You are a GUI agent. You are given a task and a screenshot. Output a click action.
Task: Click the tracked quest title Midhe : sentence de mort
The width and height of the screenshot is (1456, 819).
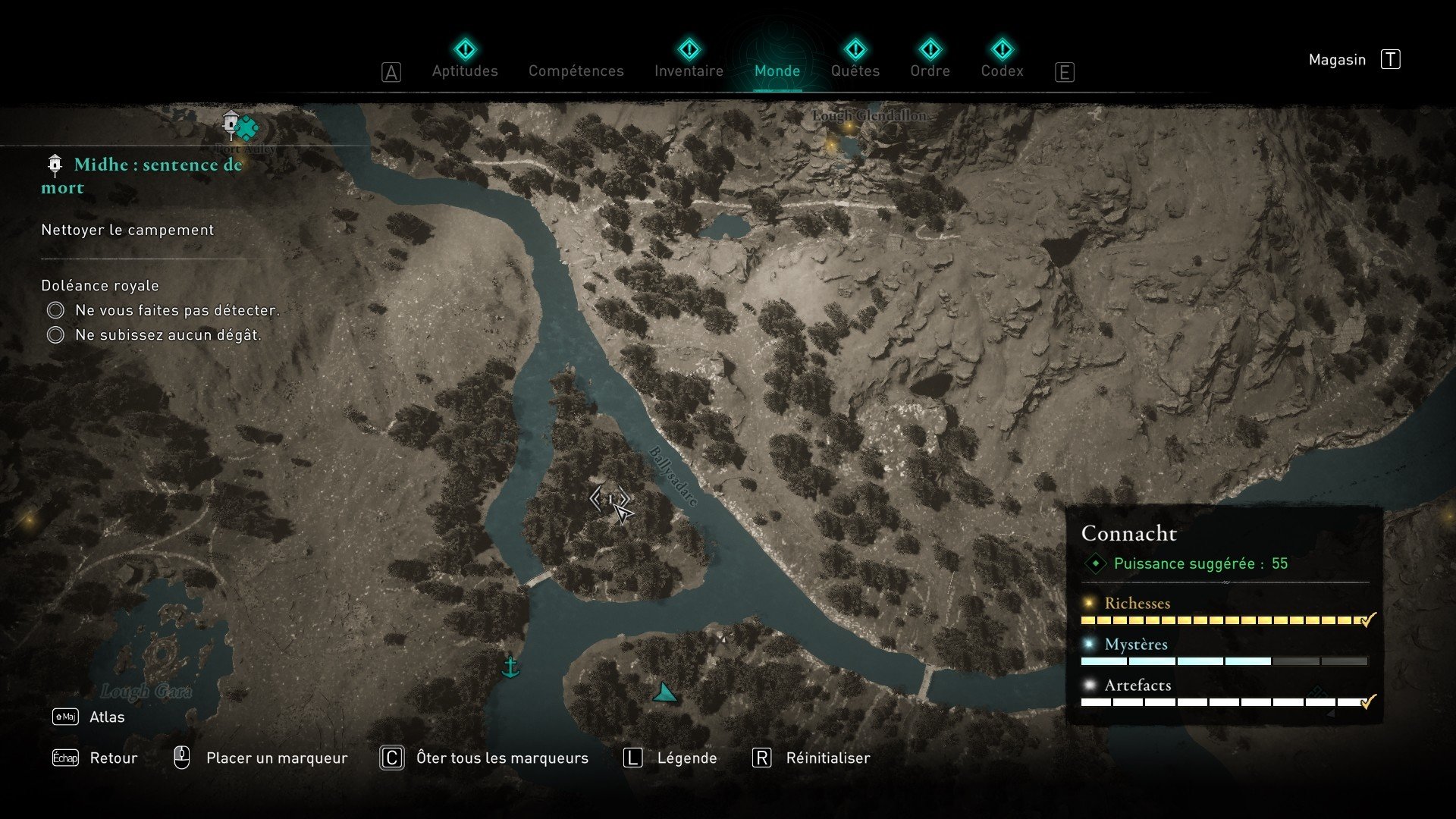(x=142, y=175)
